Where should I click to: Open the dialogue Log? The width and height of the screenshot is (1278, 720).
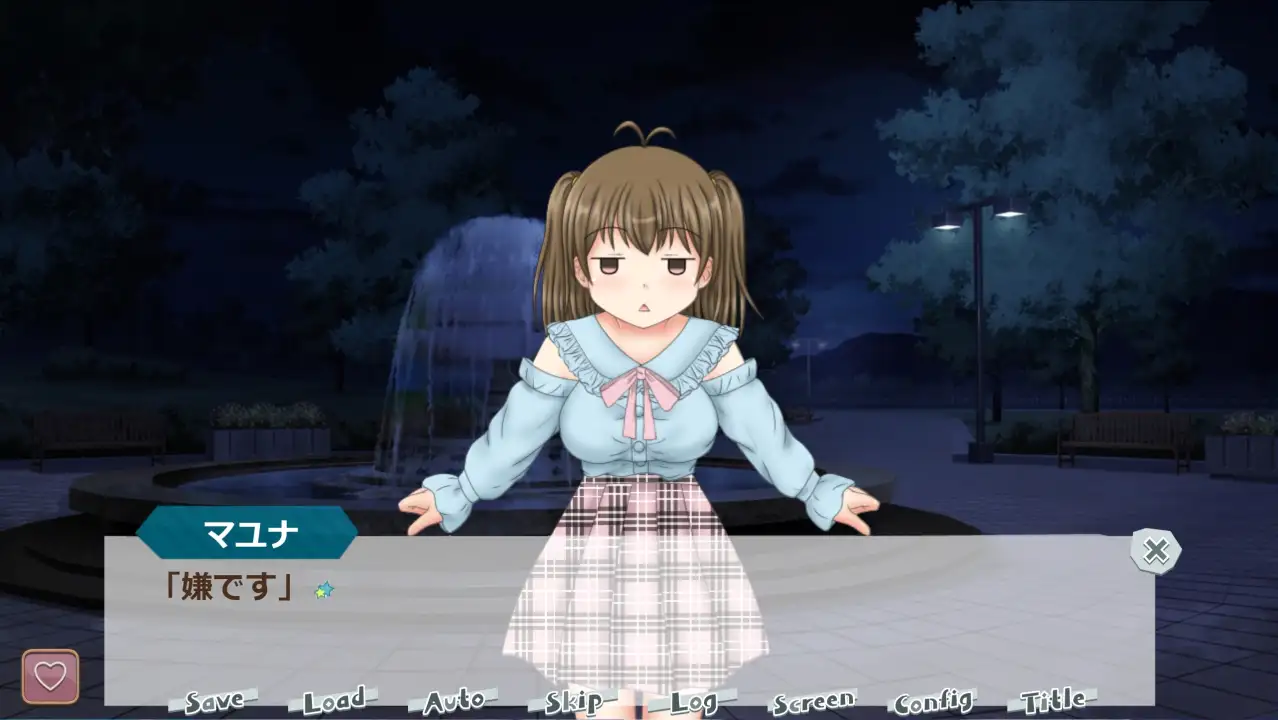(x=694, y=701)
